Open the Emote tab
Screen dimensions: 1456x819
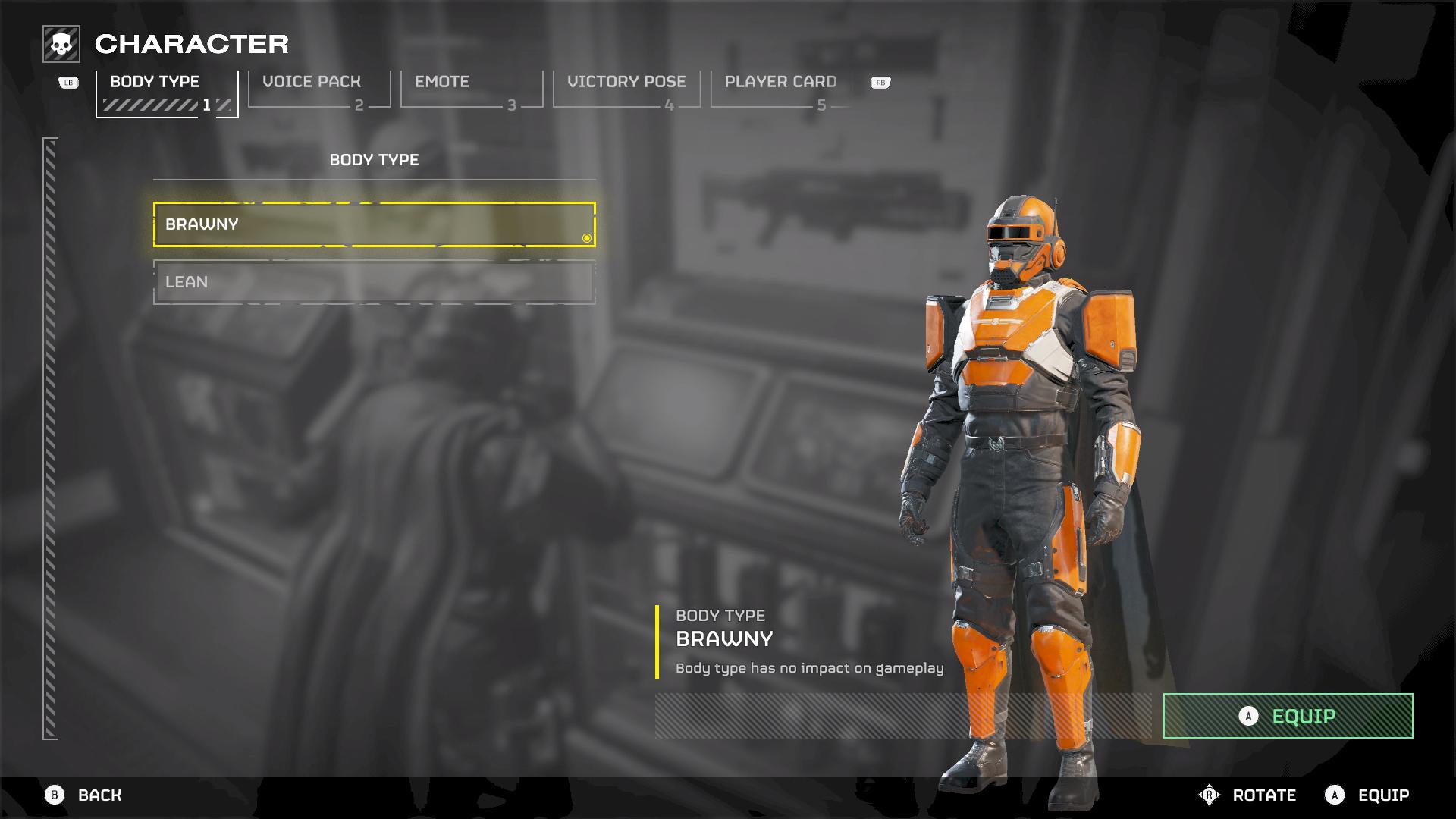471,89
